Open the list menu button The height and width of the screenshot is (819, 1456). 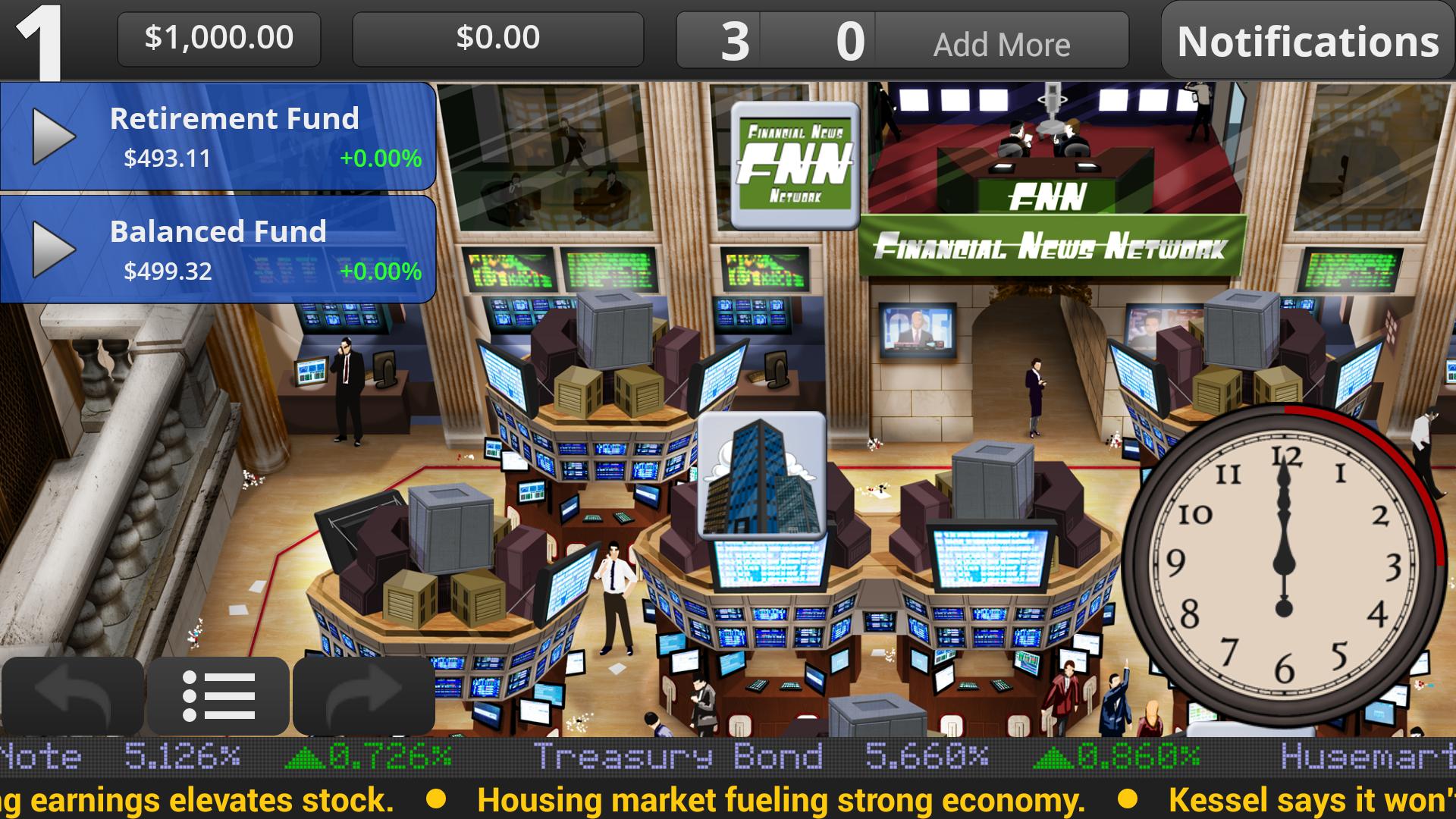tap(218, 695)
